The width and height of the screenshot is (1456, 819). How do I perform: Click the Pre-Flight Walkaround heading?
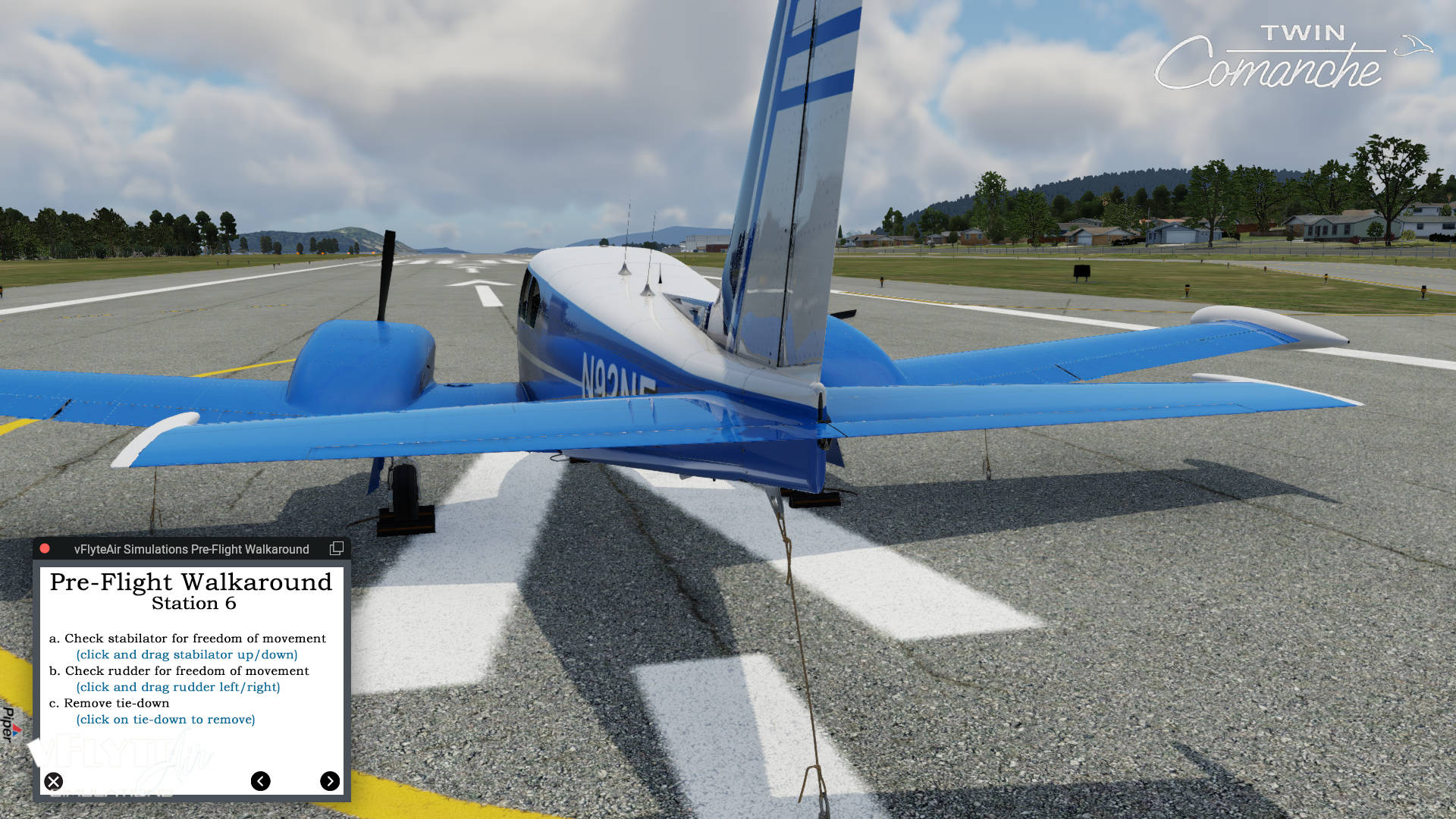pyautogui.click(x=190, y=582)
